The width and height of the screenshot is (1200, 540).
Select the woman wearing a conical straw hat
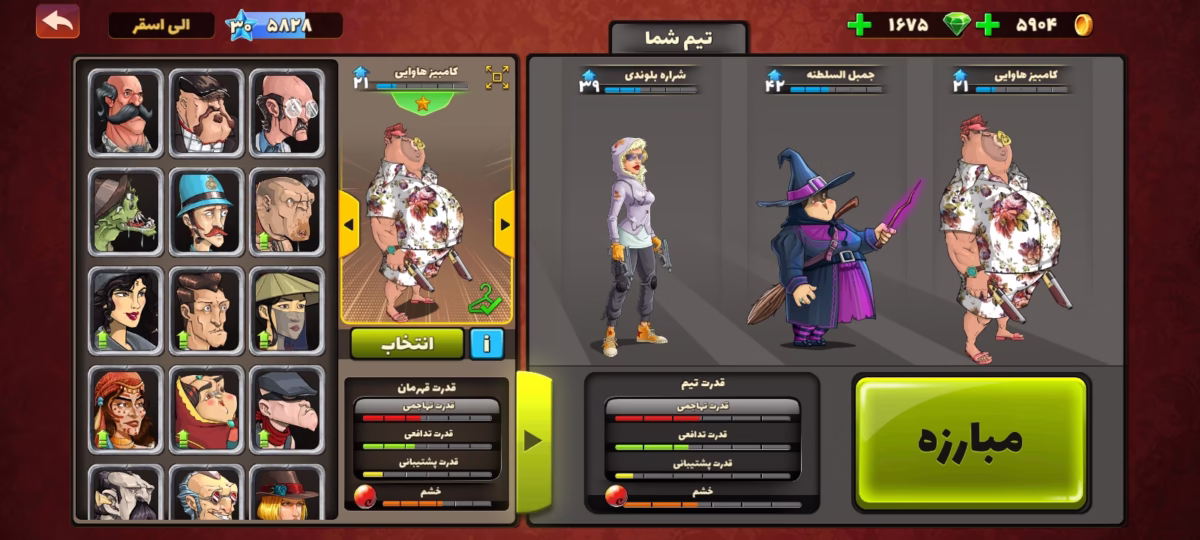286,310
